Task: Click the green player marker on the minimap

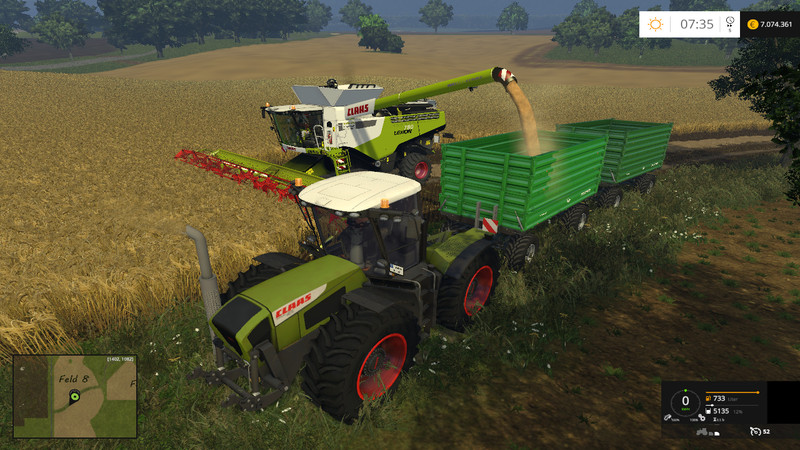Action: point(74,398)
